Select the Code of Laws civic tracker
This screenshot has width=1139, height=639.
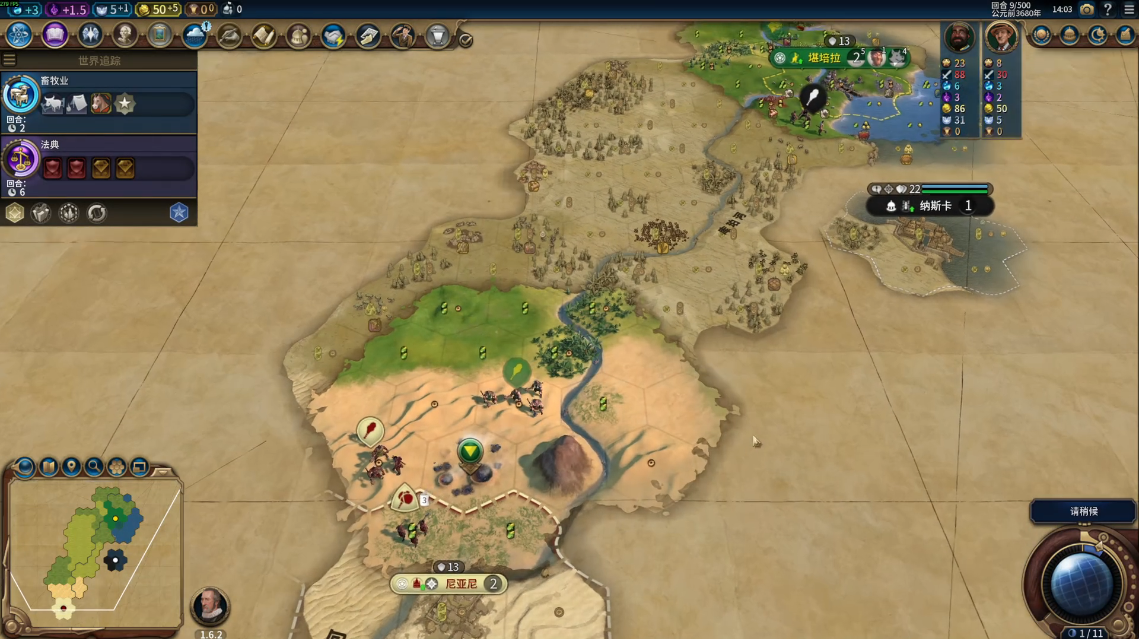(x=98, y=162)
